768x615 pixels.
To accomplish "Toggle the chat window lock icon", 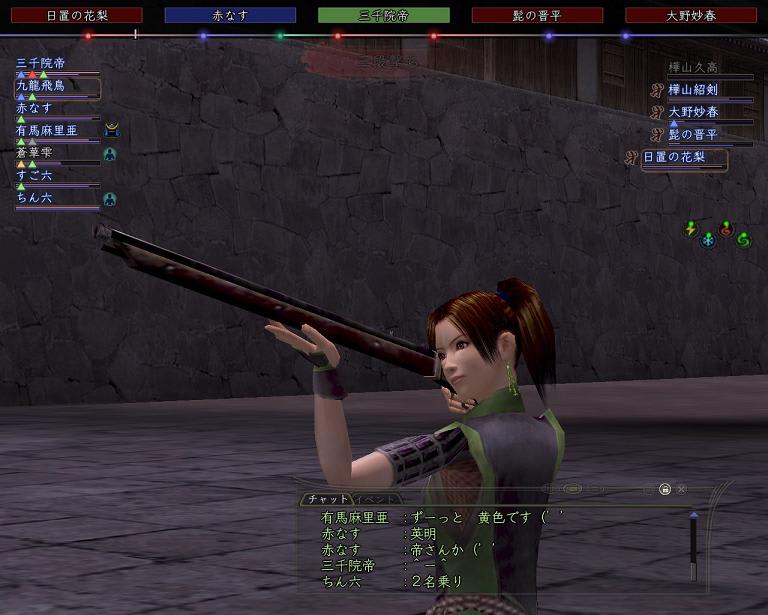I will [x=663, y=490].
